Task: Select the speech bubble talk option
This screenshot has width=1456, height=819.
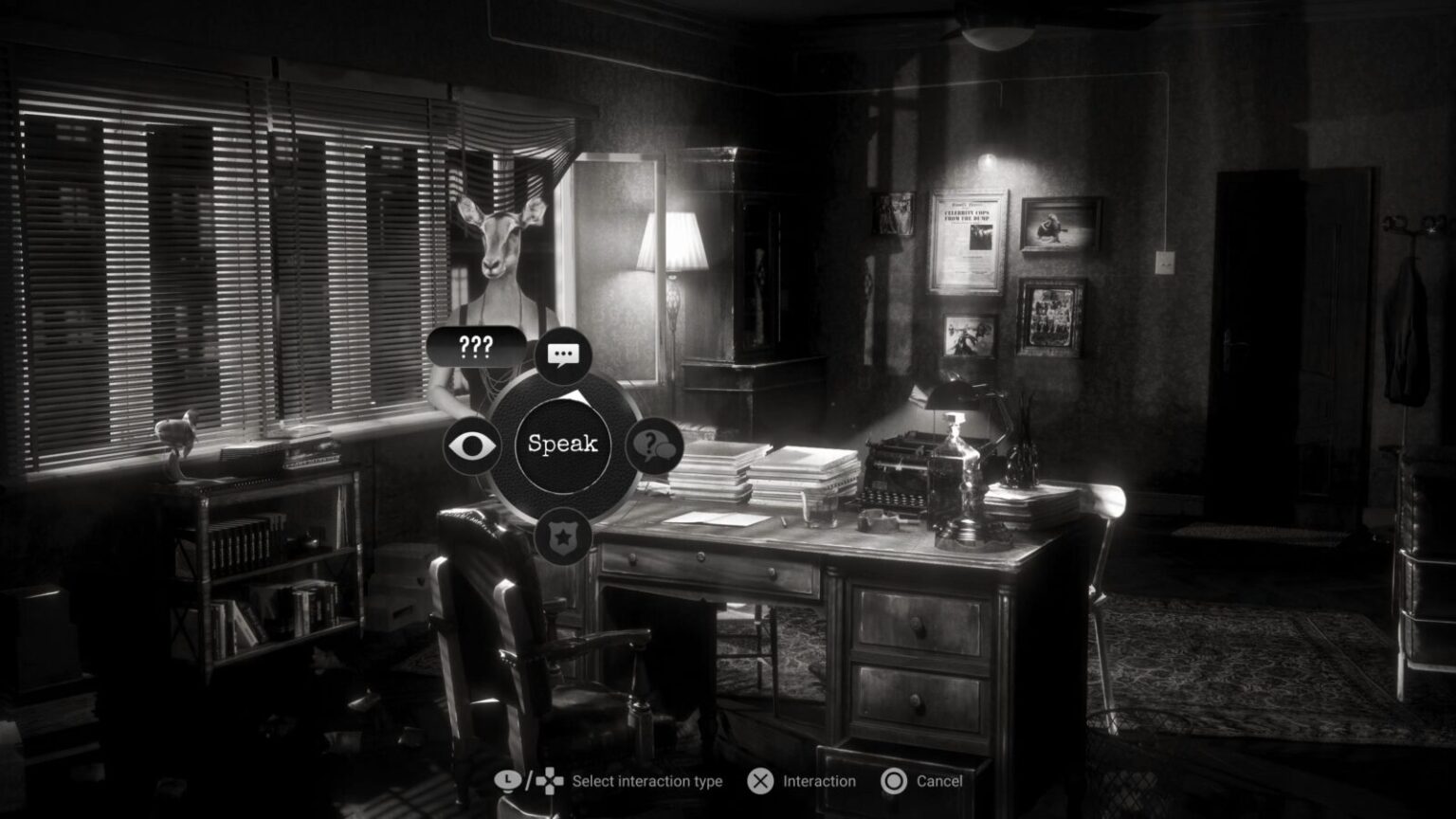Action: click(x=563, y=355)
